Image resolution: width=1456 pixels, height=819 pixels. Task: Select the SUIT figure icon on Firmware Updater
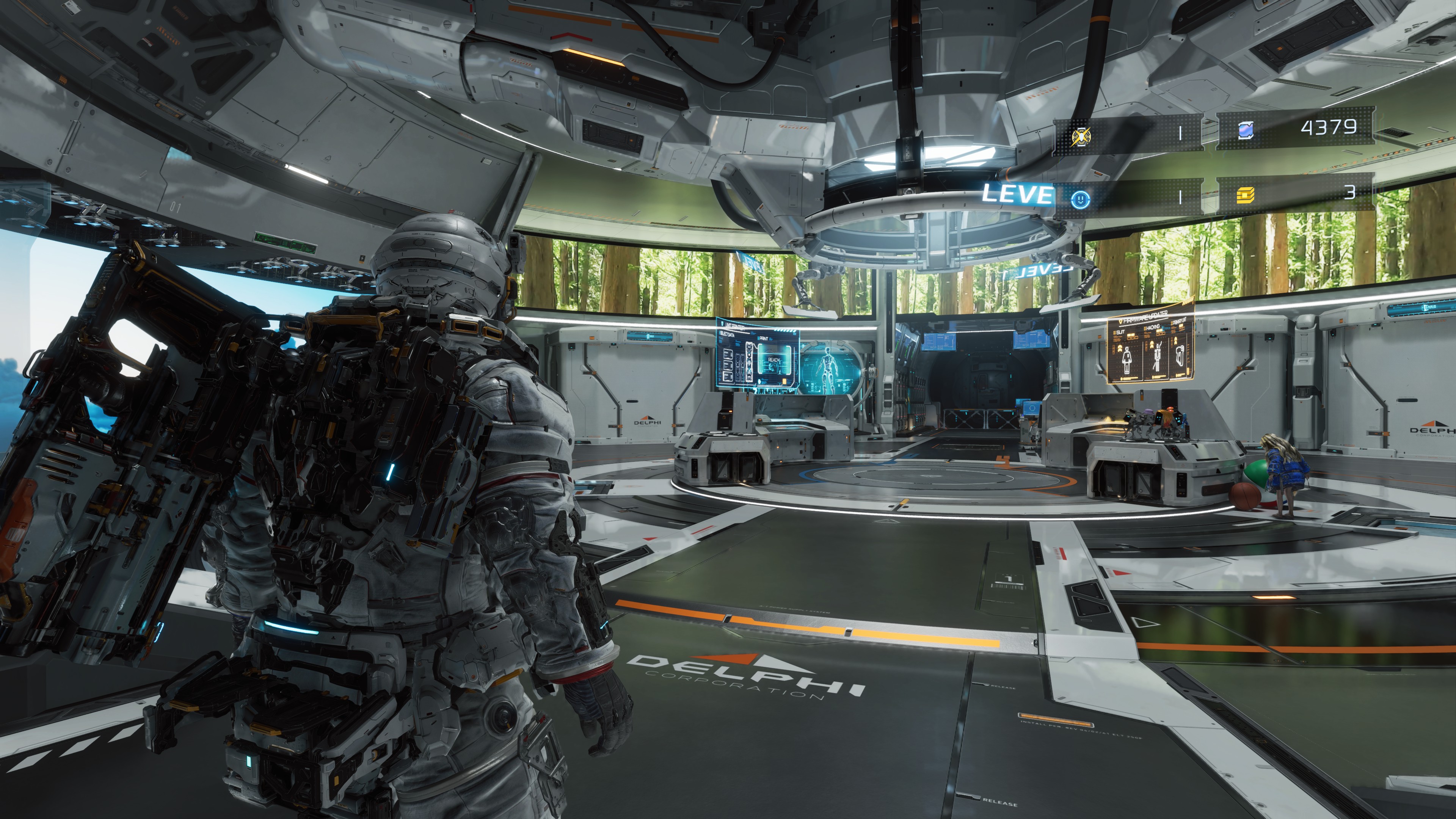(x=1128, y=361)
